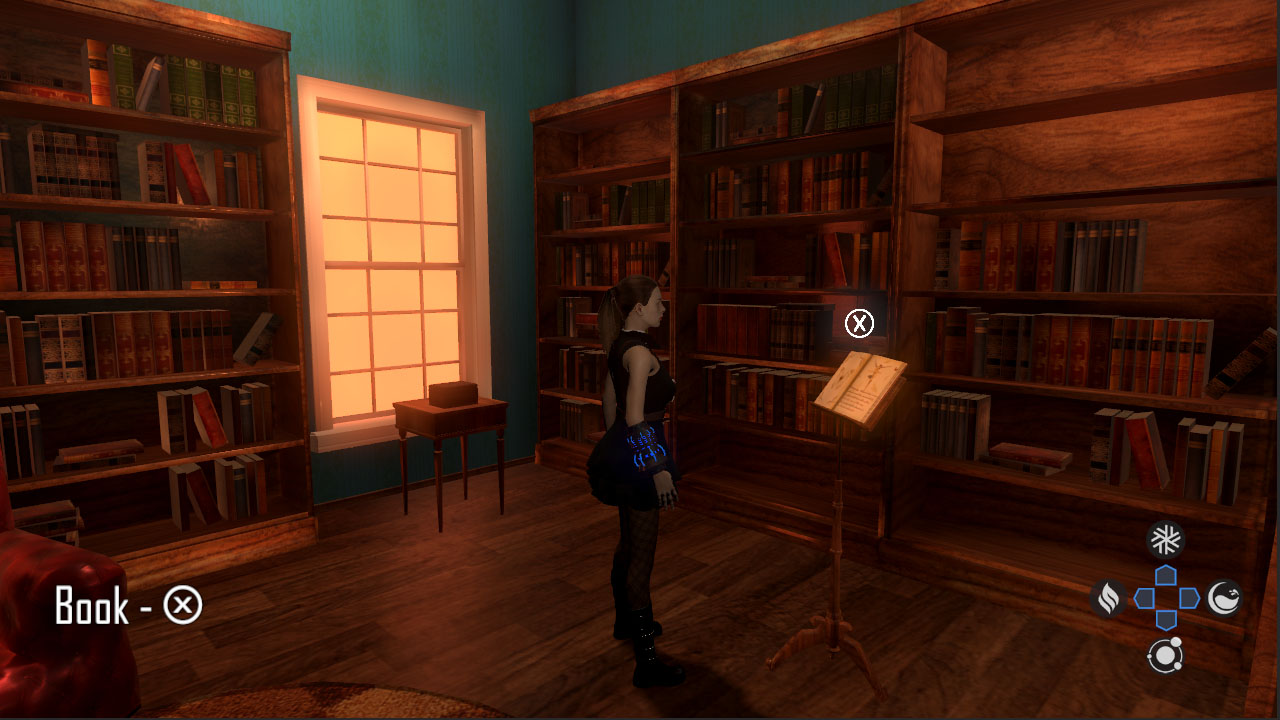Click the central hub of the D-pad widget
Image resolution: width=1280 pixels, height=720 pixels.
[x=1165, y=597]
